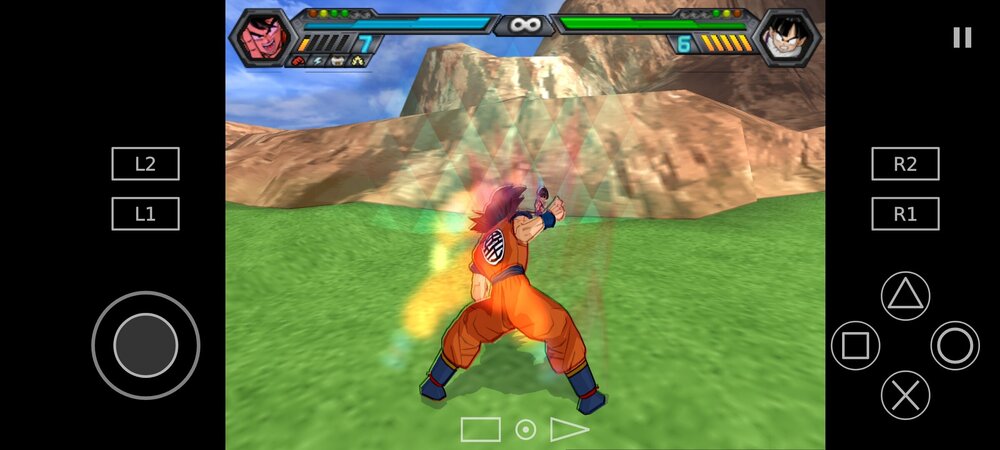Tap the triangle face button
The image size is (1000, 450).
click(905, 295)
